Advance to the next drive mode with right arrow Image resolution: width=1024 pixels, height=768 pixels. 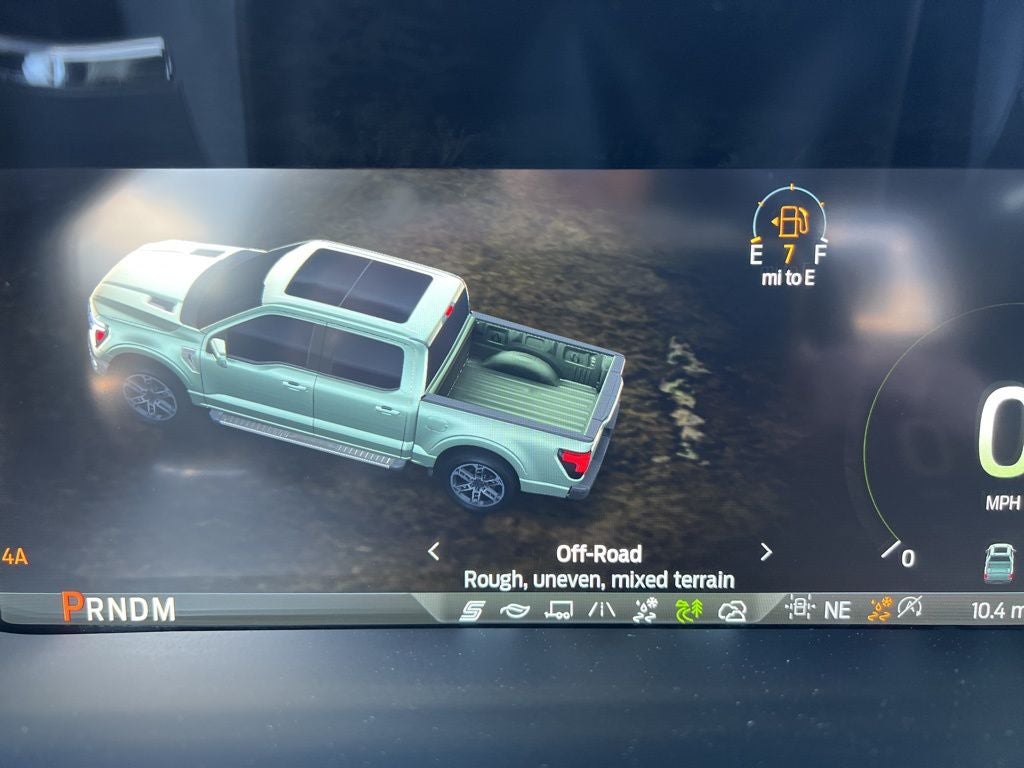pos(766,551)
